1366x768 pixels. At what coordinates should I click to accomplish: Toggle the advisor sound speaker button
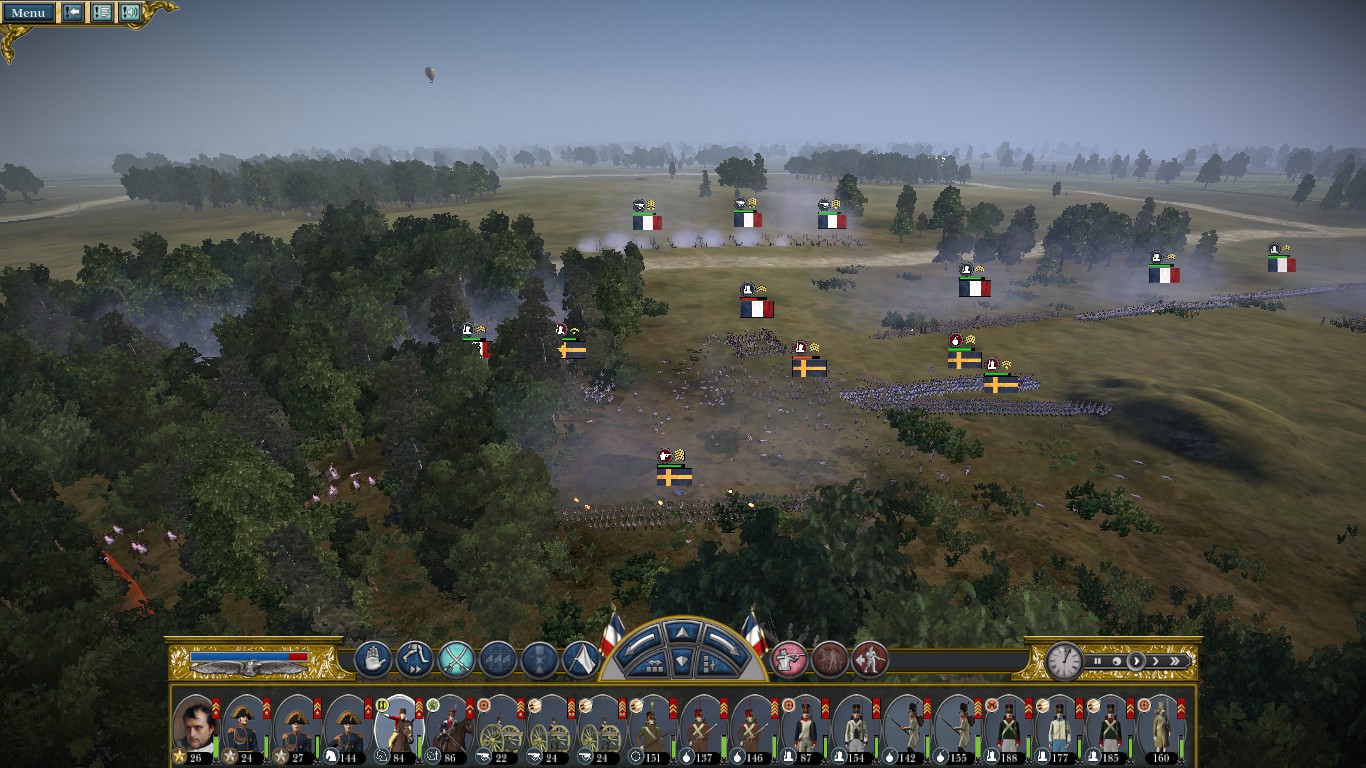tap(130, 13)
